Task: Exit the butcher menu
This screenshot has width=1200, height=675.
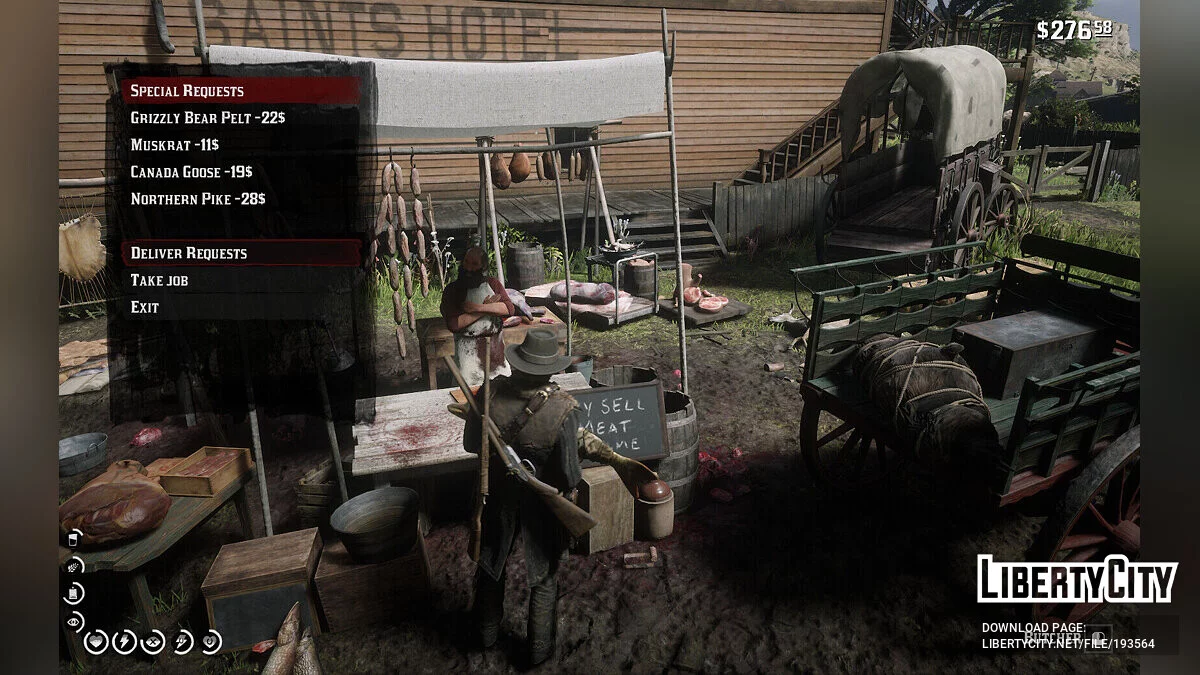Action: pos(145,307)
